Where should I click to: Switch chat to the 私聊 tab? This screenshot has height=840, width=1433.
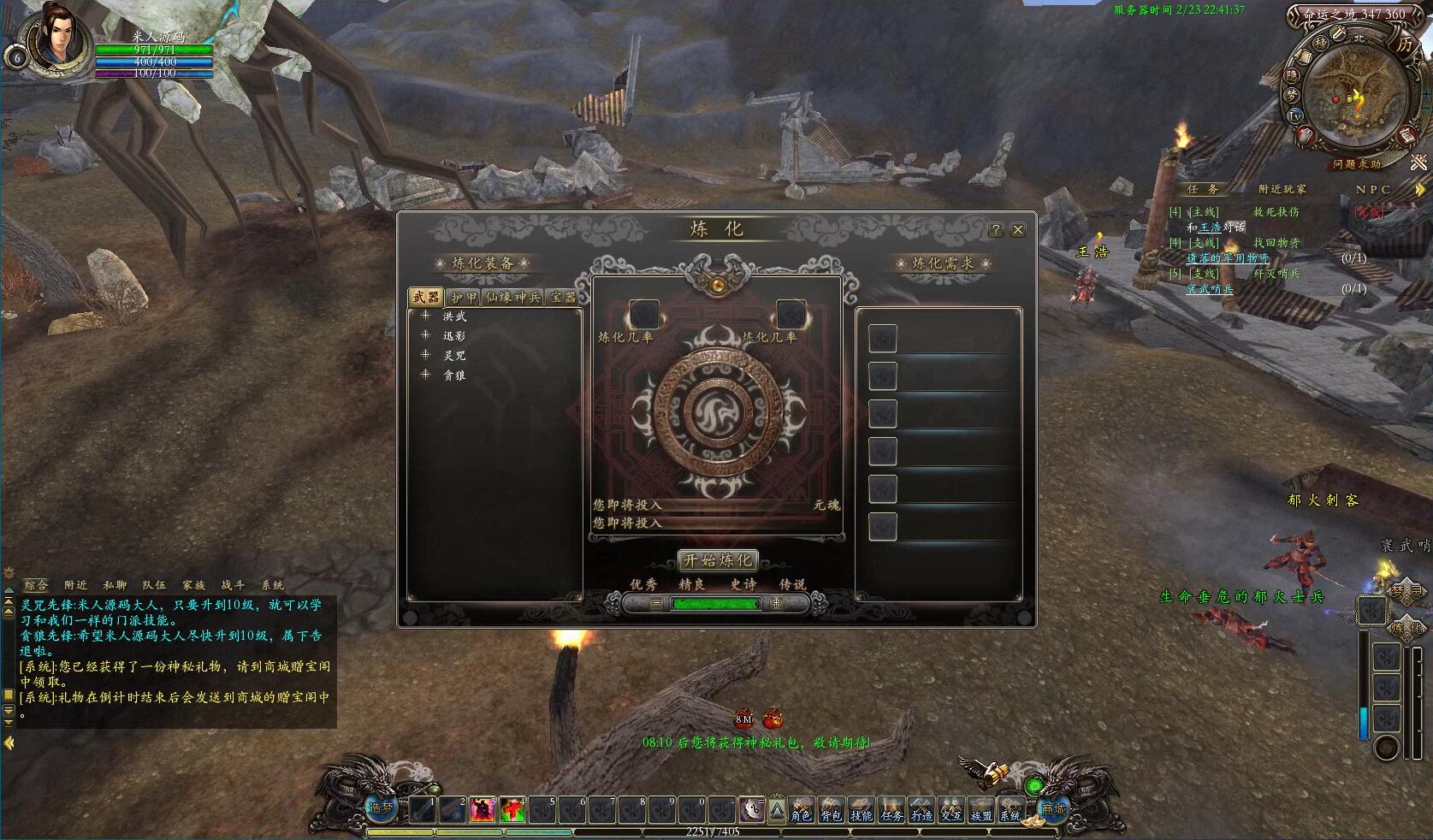point(115,585)
